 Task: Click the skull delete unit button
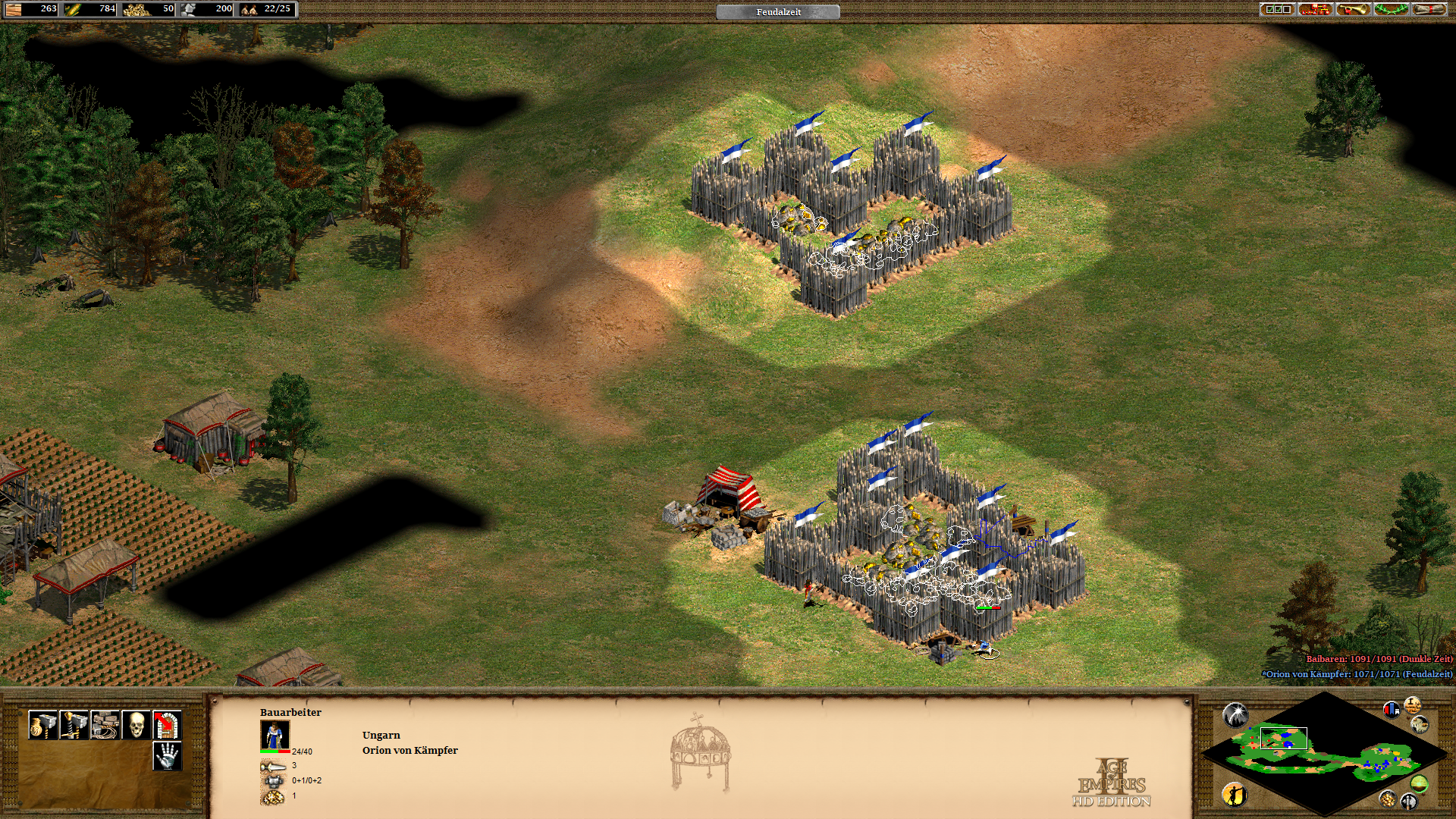[x=136, y=725]
